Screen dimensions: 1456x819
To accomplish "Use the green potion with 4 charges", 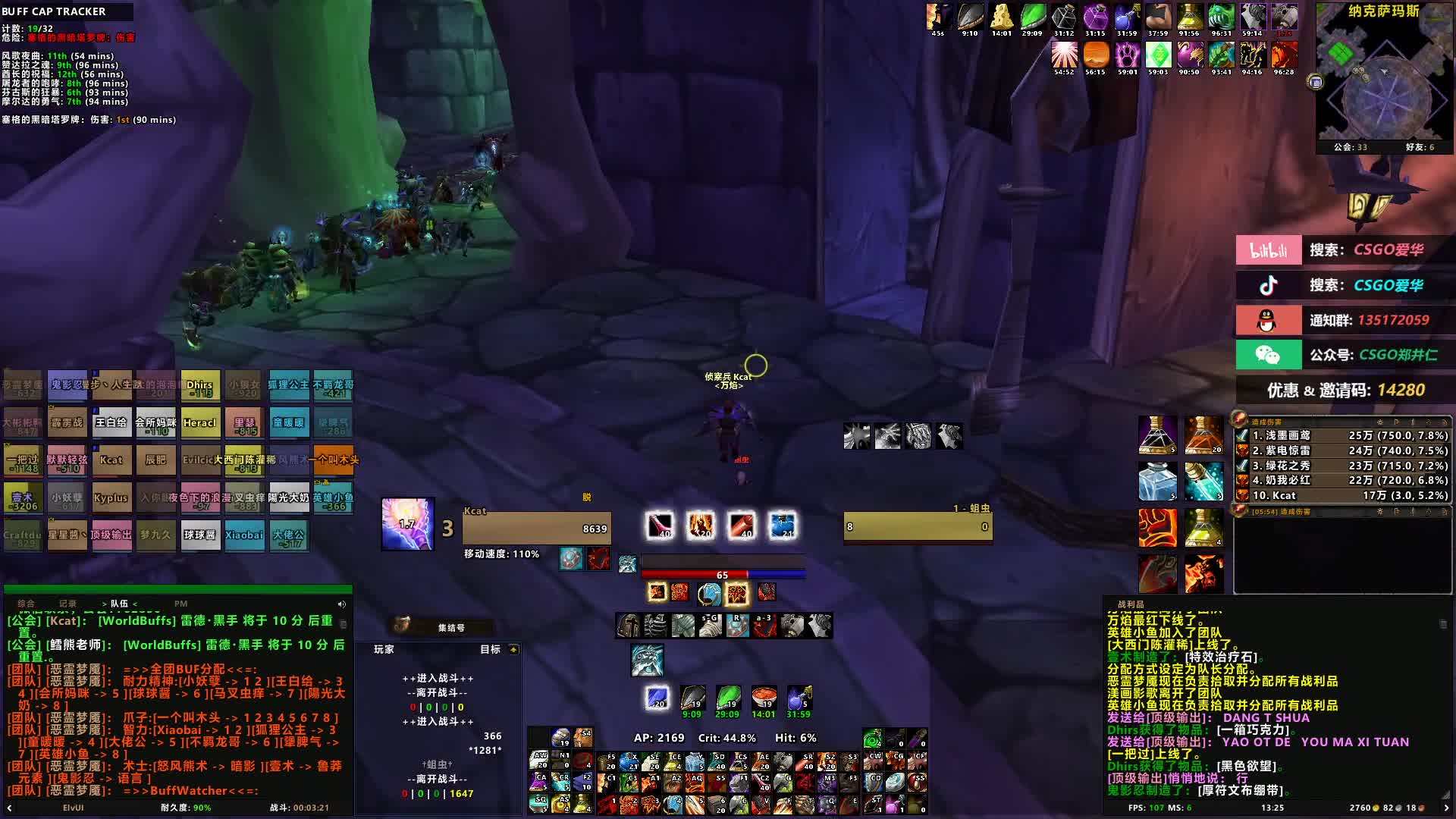I will click(1203, 527).
